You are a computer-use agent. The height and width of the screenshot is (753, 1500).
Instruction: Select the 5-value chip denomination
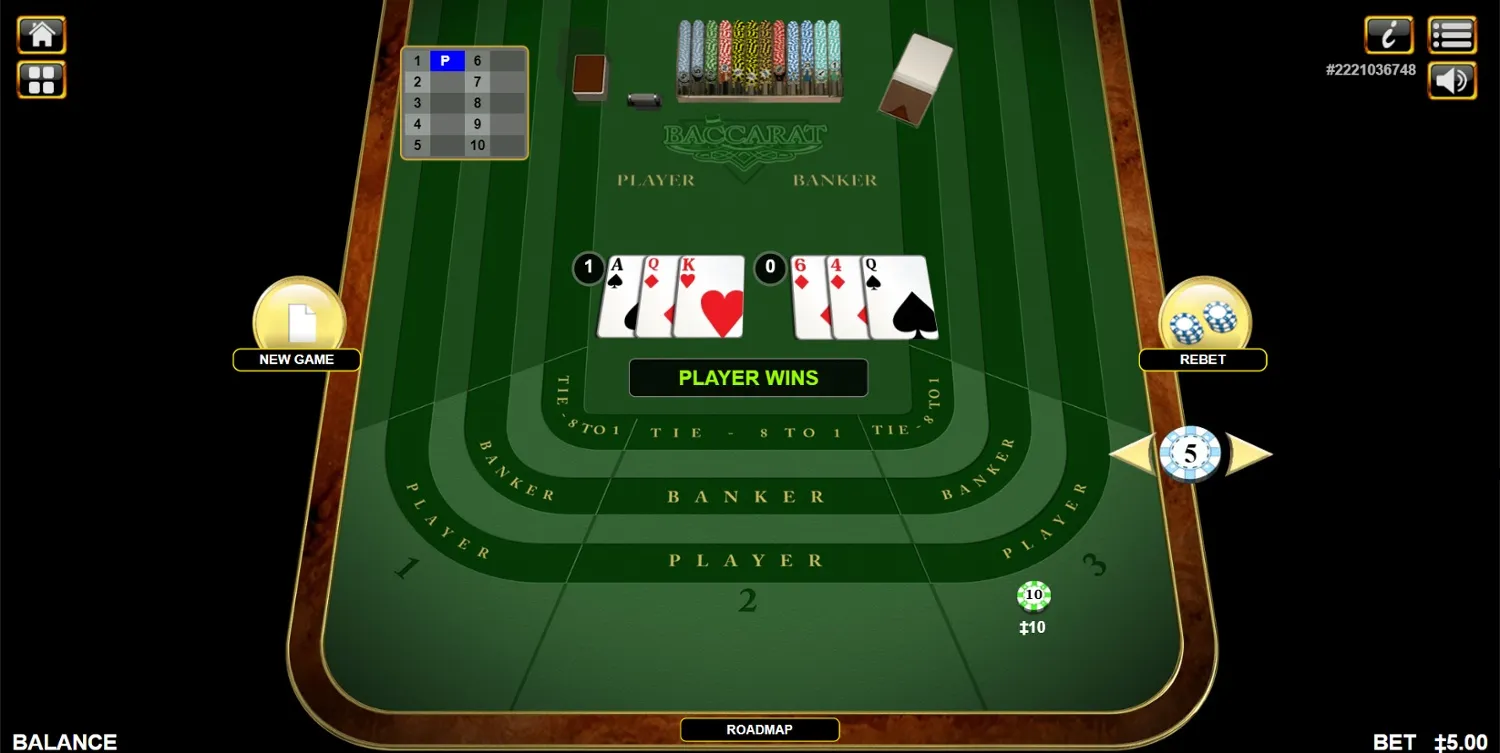[1189, 452]
